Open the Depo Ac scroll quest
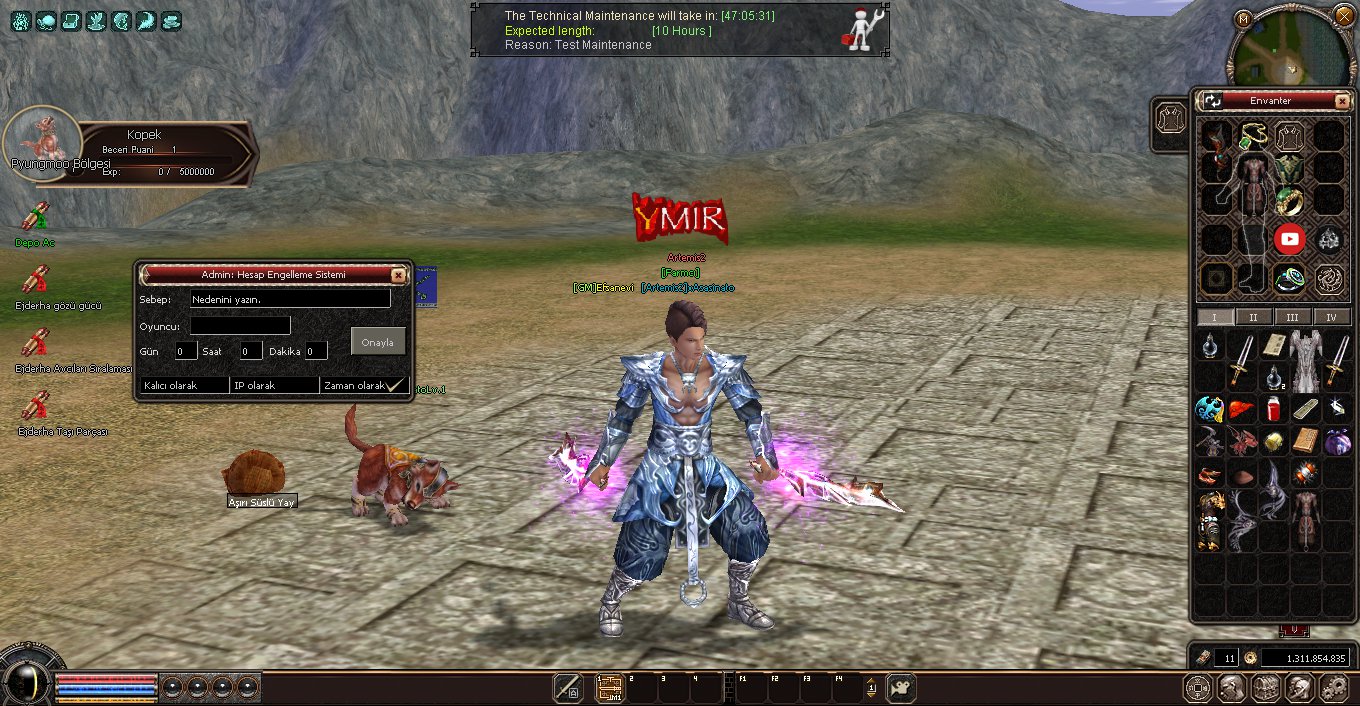 click(x=35, y=217)
